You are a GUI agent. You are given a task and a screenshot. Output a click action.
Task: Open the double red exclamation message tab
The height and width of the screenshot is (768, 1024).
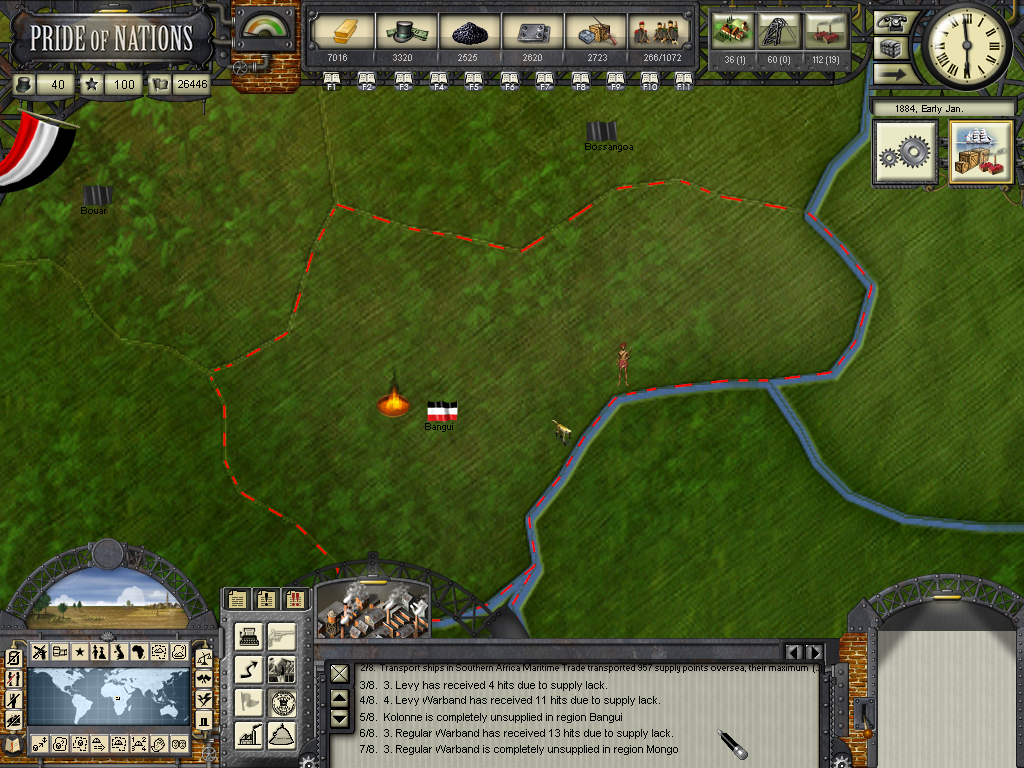[295, 599]
